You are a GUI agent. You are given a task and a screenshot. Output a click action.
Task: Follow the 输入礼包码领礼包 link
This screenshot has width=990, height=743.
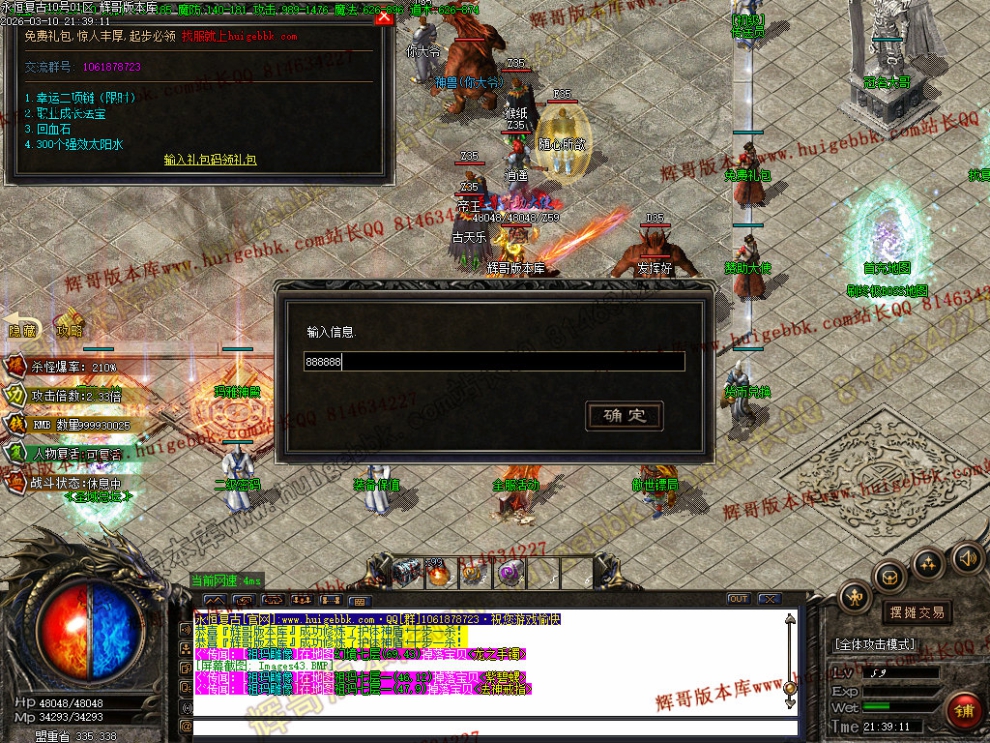tap(210, 159)
